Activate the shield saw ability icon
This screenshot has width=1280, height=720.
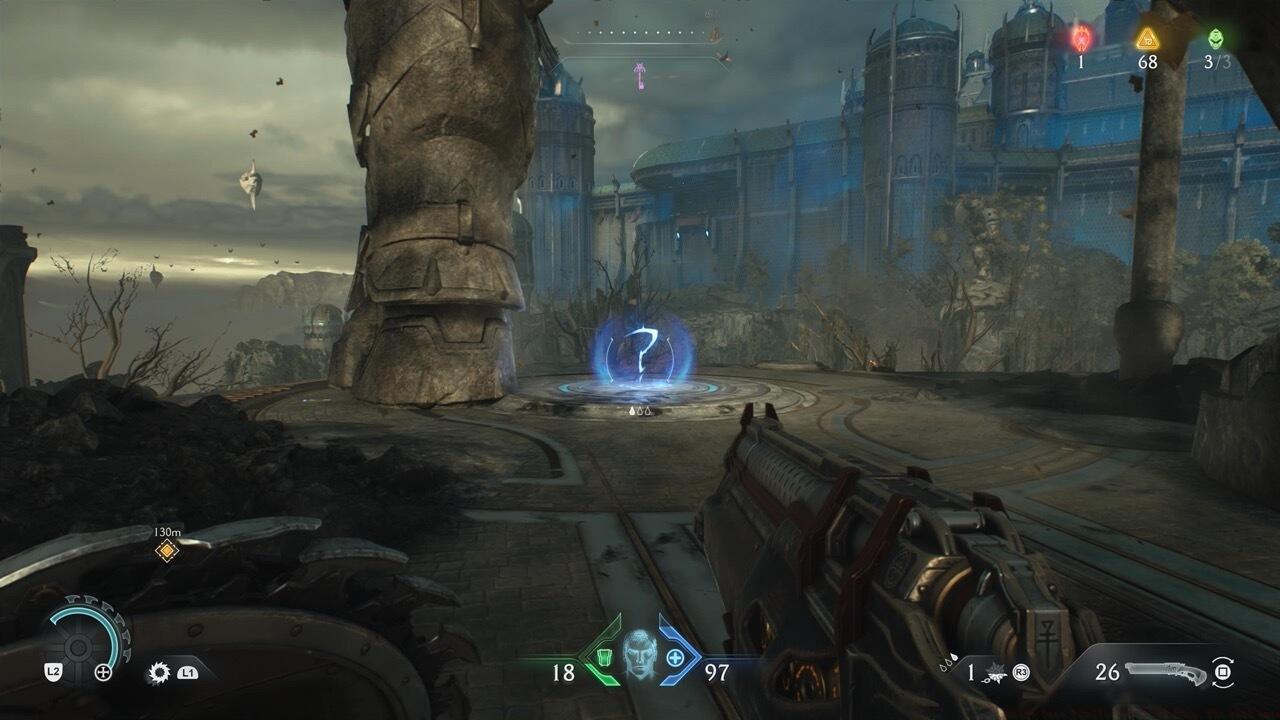159,672
